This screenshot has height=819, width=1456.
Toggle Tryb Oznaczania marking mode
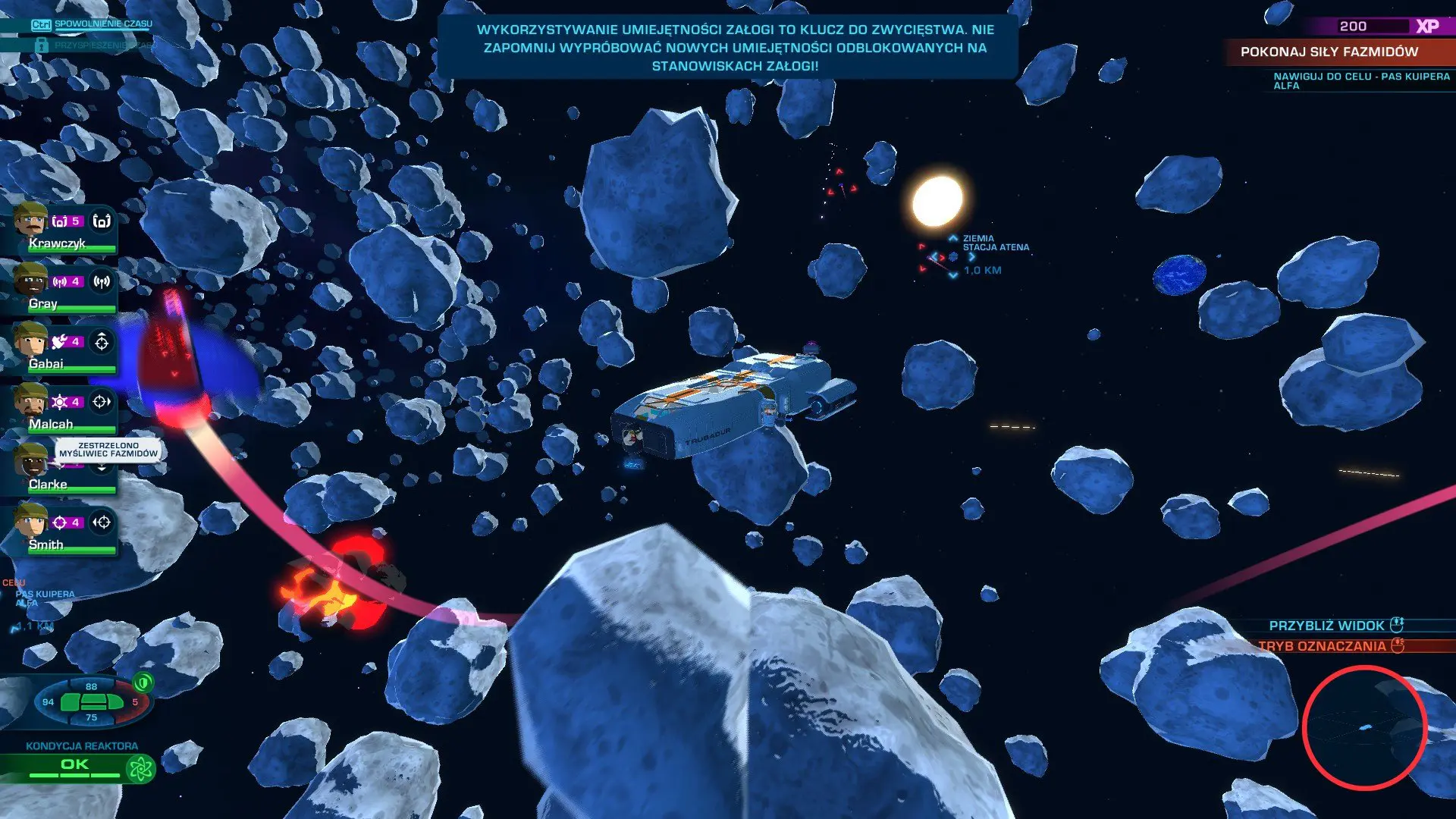tap(1332, 646)
